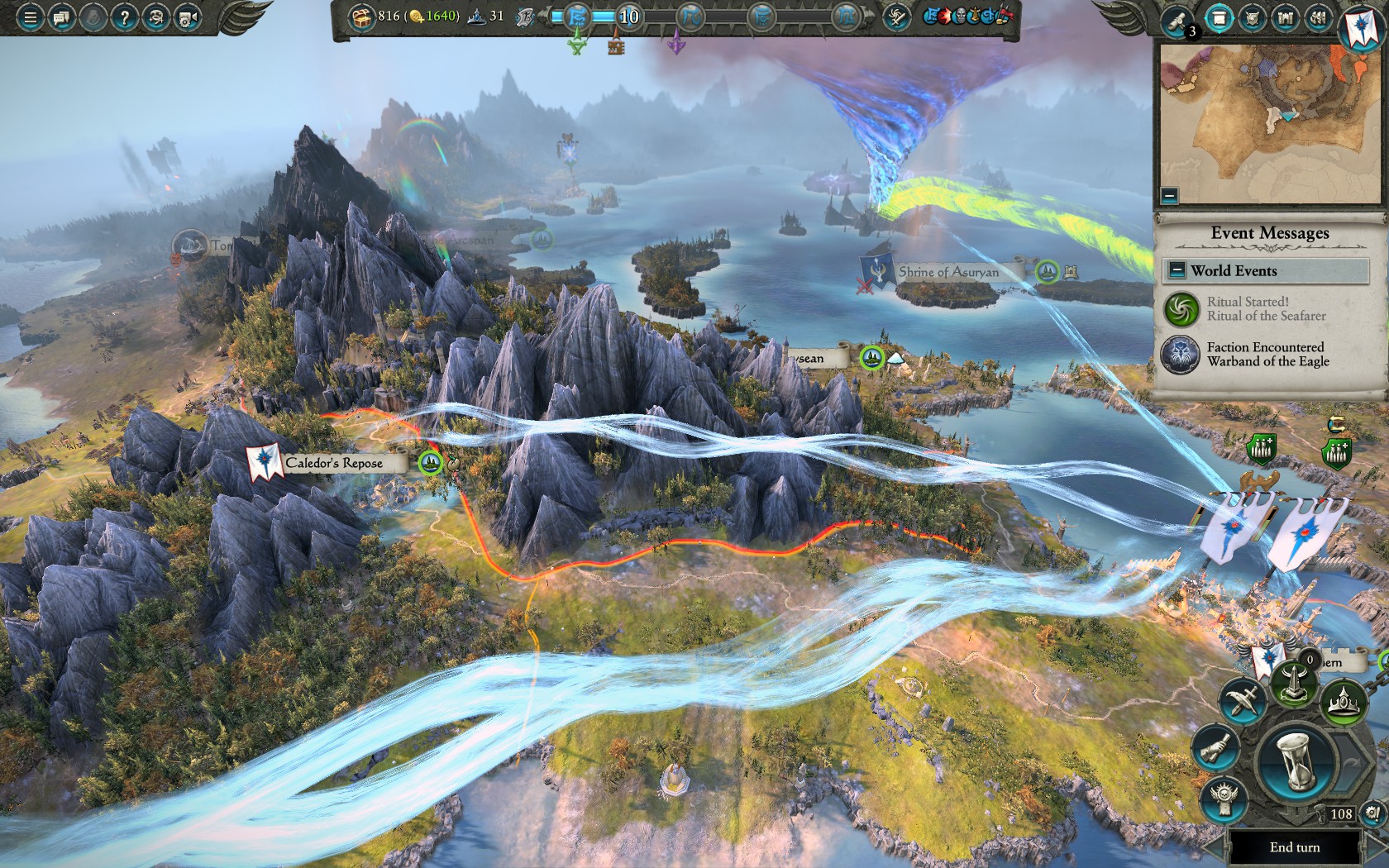Screen dimensions: 1389x868
Task: Open the crown intrigue at court button
Action: click(x=1344, y=703)
